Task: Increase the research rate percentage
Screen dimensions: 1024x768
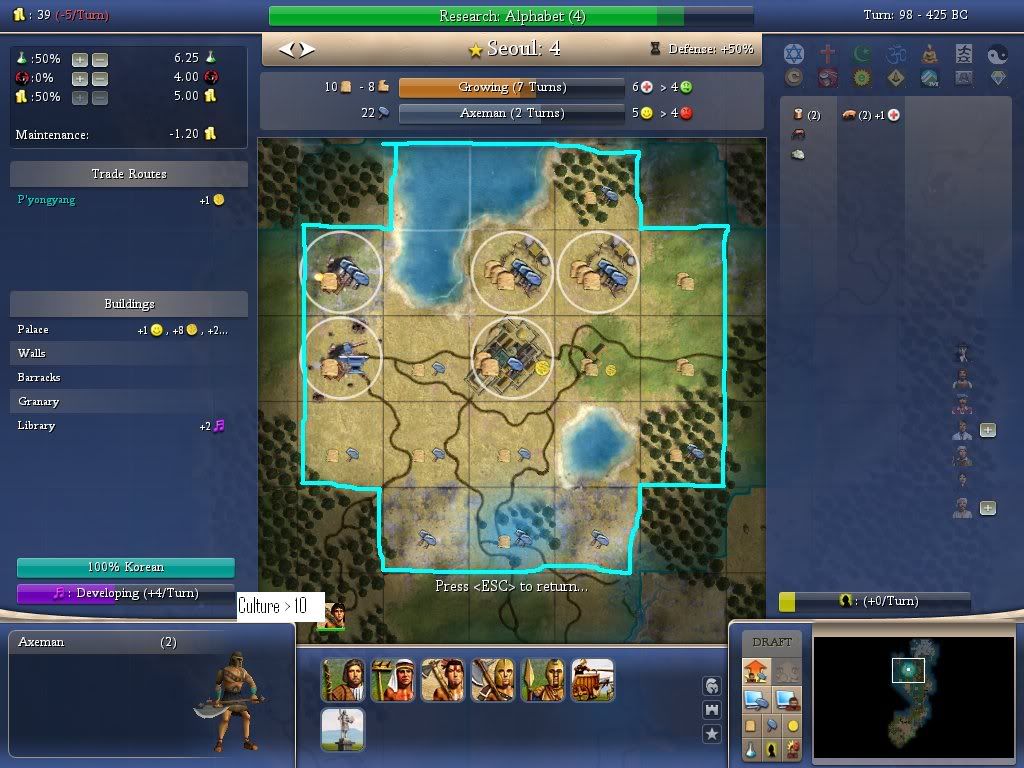Action: click(x=80, y=59)
